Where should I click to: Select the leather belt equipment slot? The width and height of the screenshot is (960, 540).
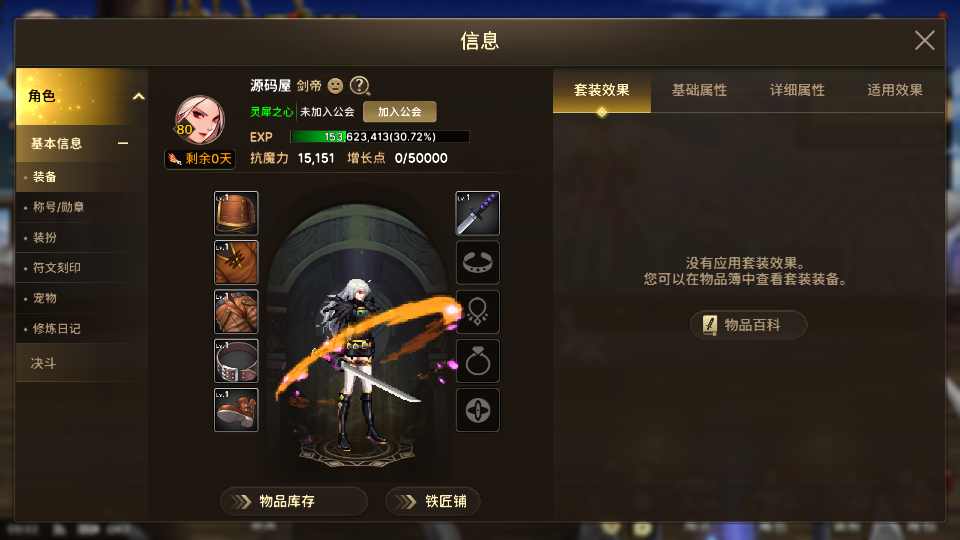(x=236, y=360)
